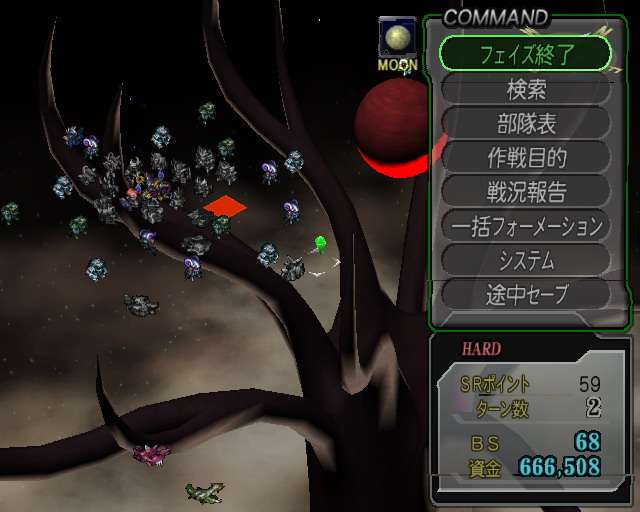
Task: Open the 検索 search option
Action: (x=525, y=89)
